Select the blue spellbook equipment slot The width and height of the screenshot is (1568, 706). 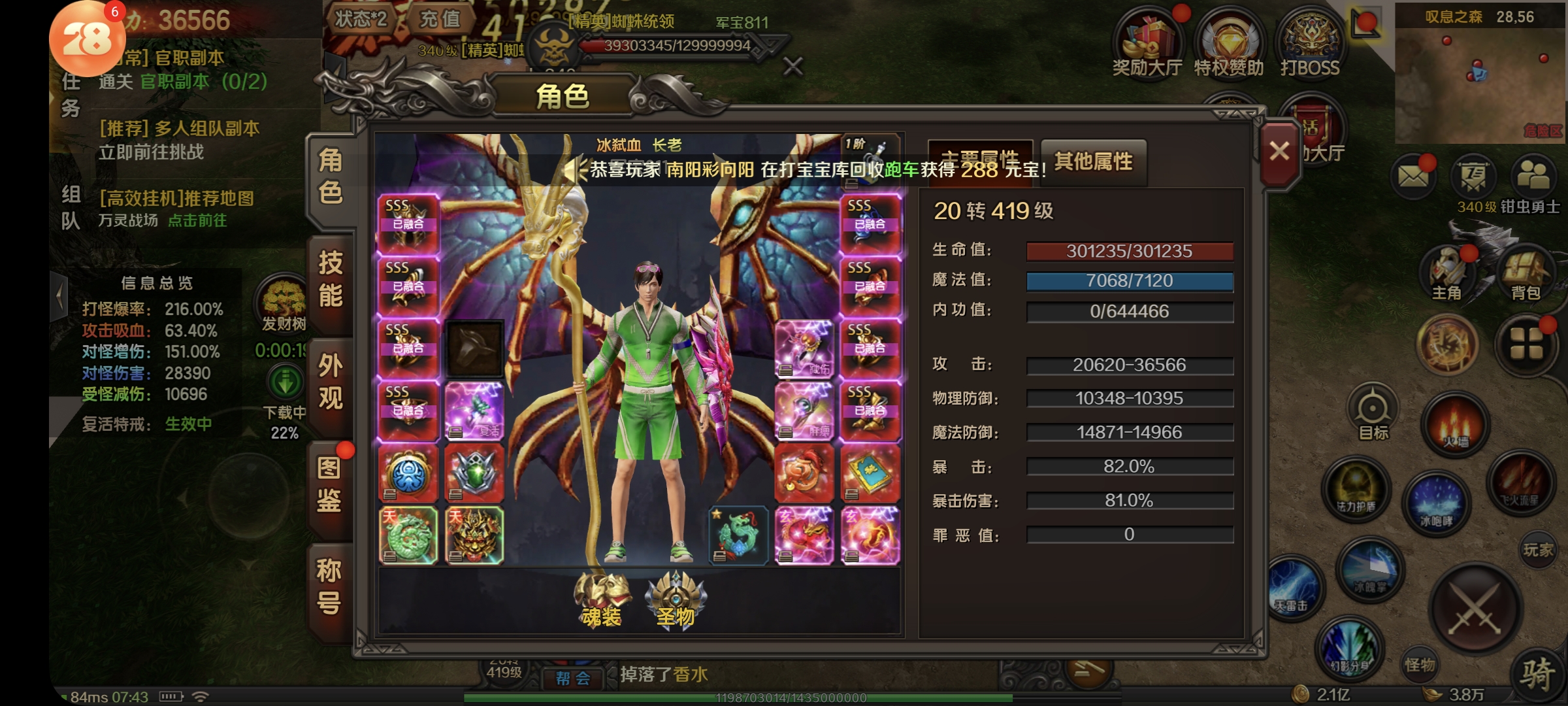point(870,473)
